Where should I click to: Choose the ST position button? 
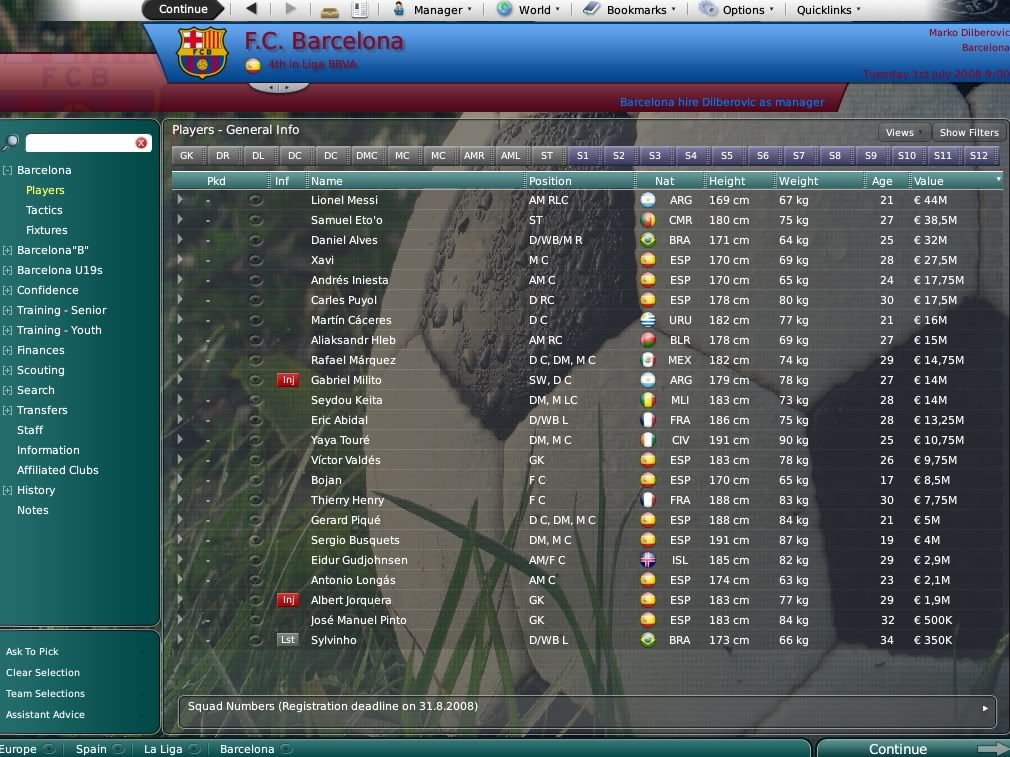tap(547, 156)
